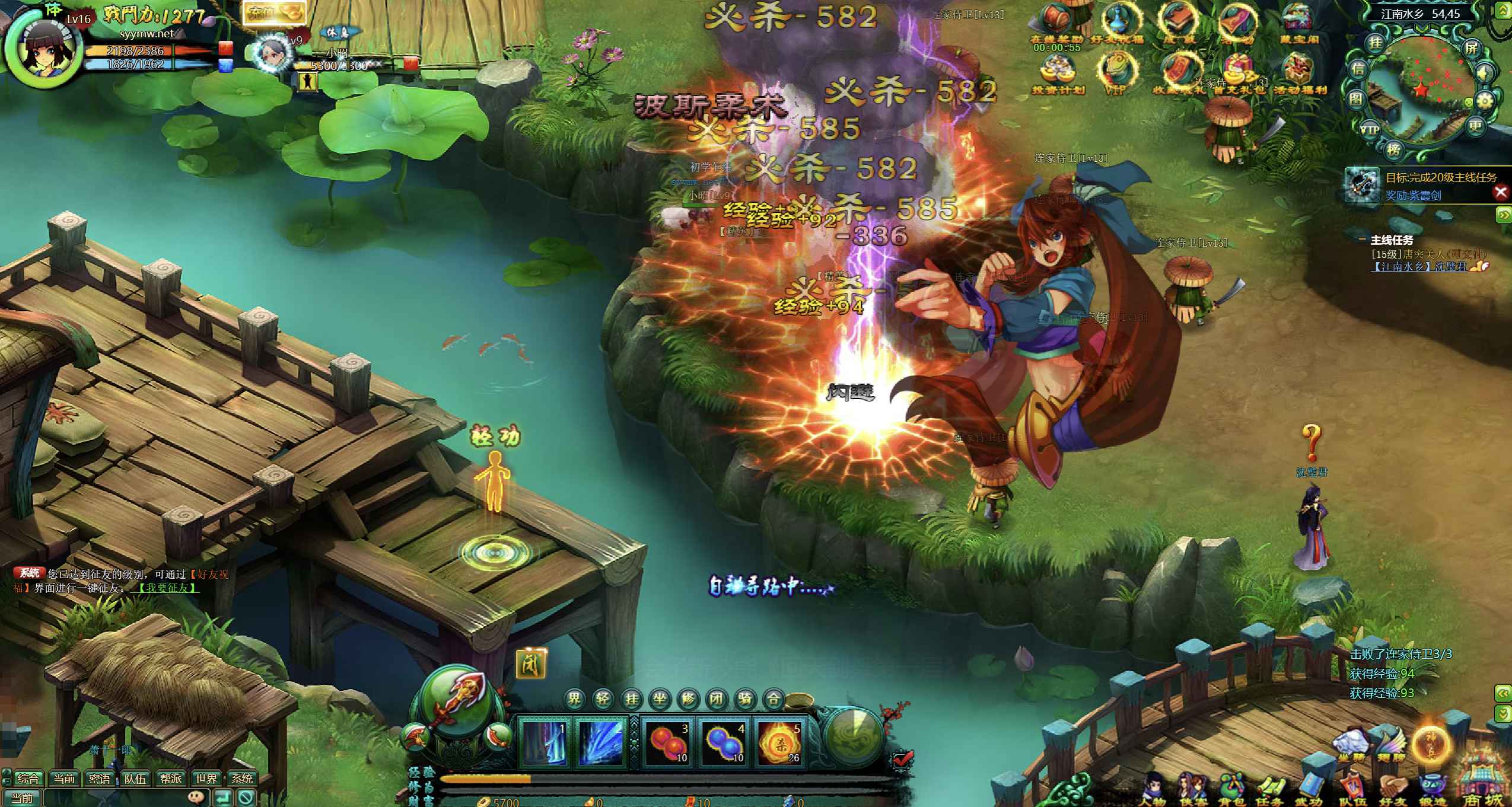
Task: Close the 20级主线任务 goal banner
Action: click(x=1501, y=192)
